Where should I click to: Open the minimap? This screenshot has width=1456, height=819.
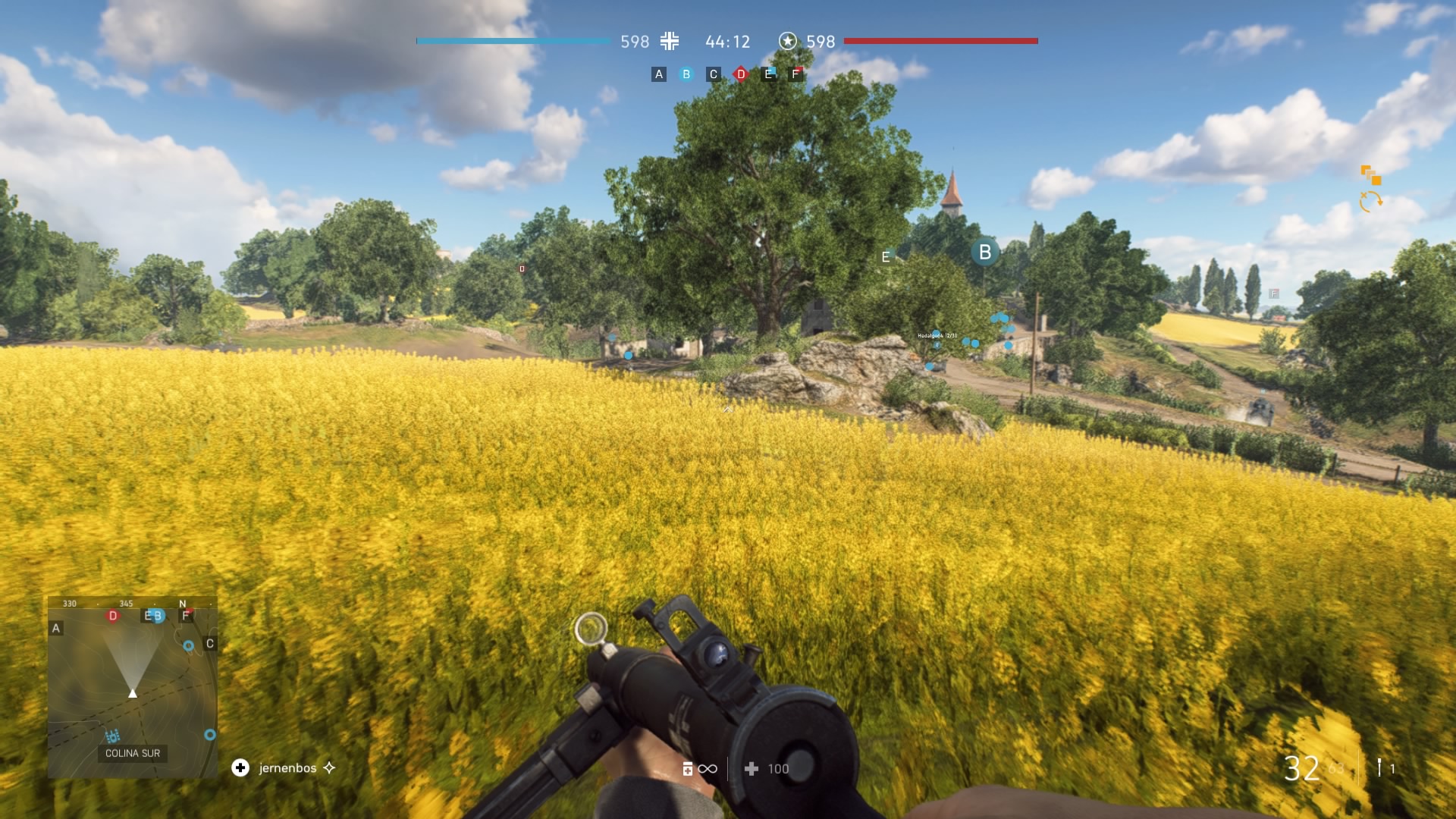tap(133, 687)
